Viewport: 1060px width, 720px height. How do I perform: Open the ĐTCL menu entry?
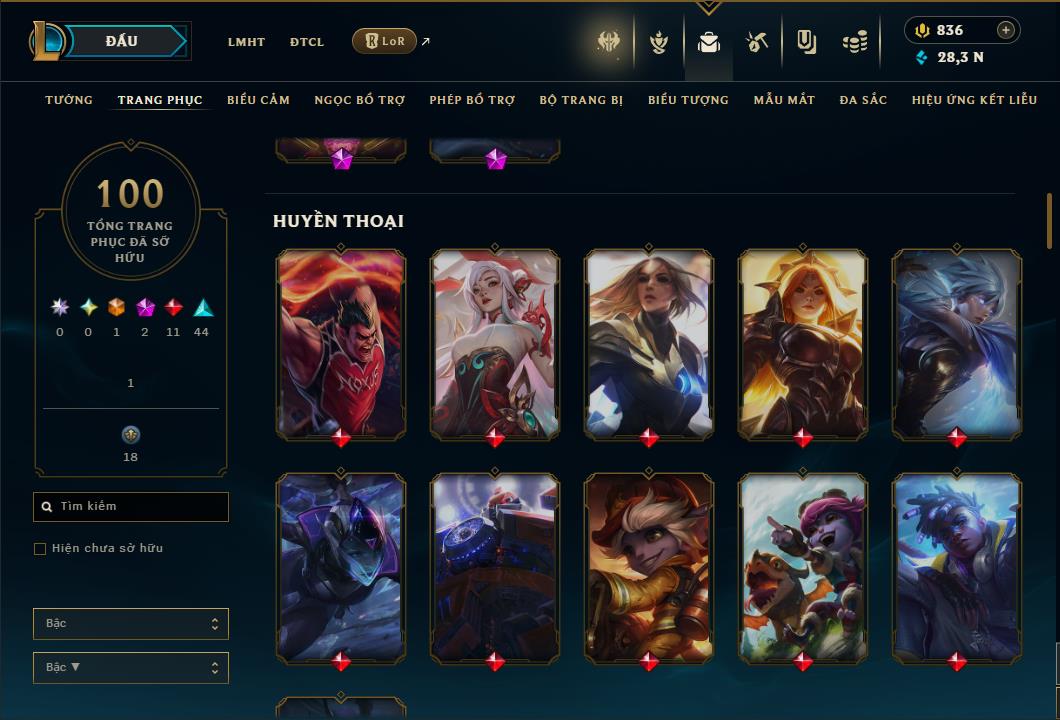(307, 42)
